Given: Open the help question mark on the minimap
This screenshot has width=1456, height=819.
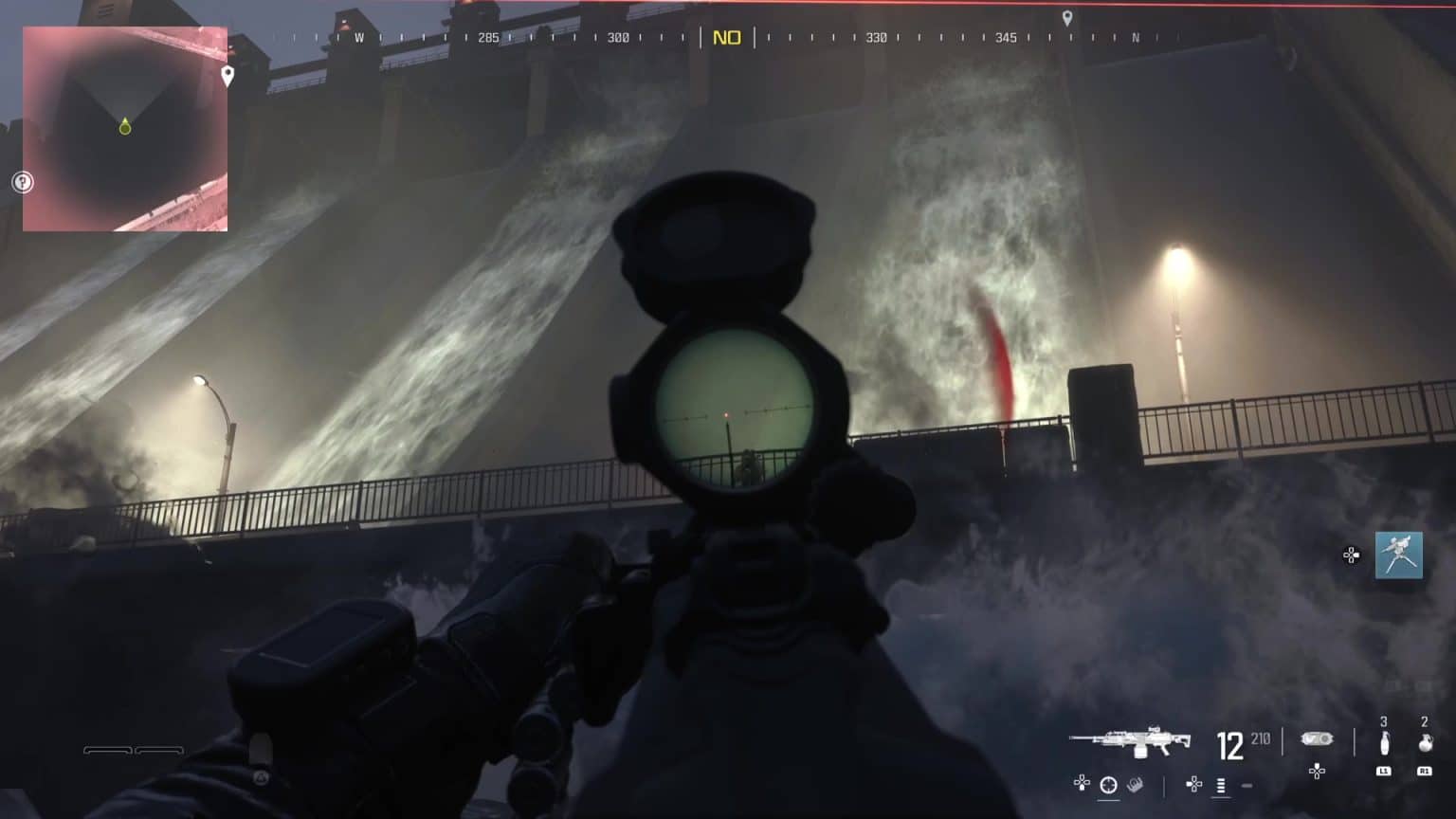Looking at the screenshot, I should point(23,182).
